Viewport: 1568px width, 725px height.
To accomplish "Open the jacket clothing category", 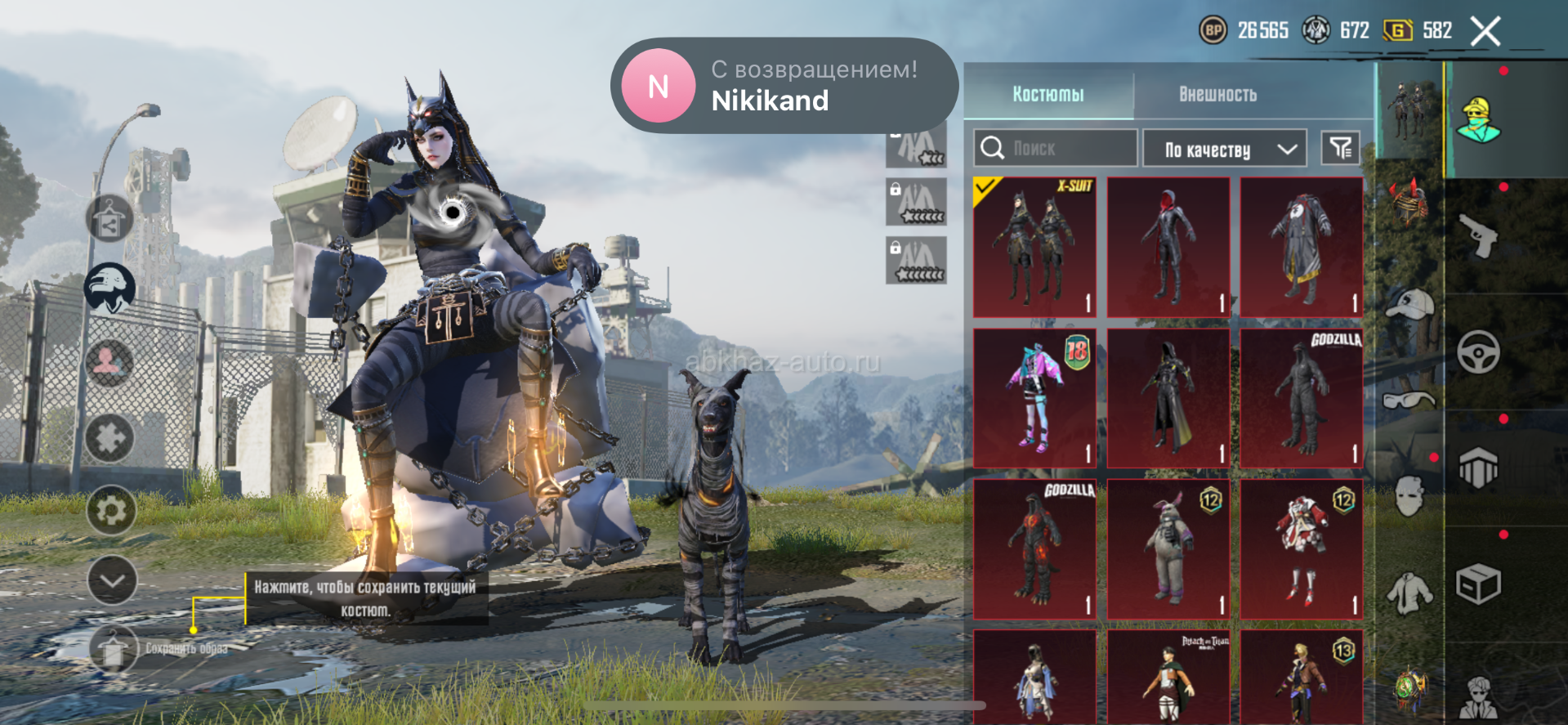I will (1409, 591).
